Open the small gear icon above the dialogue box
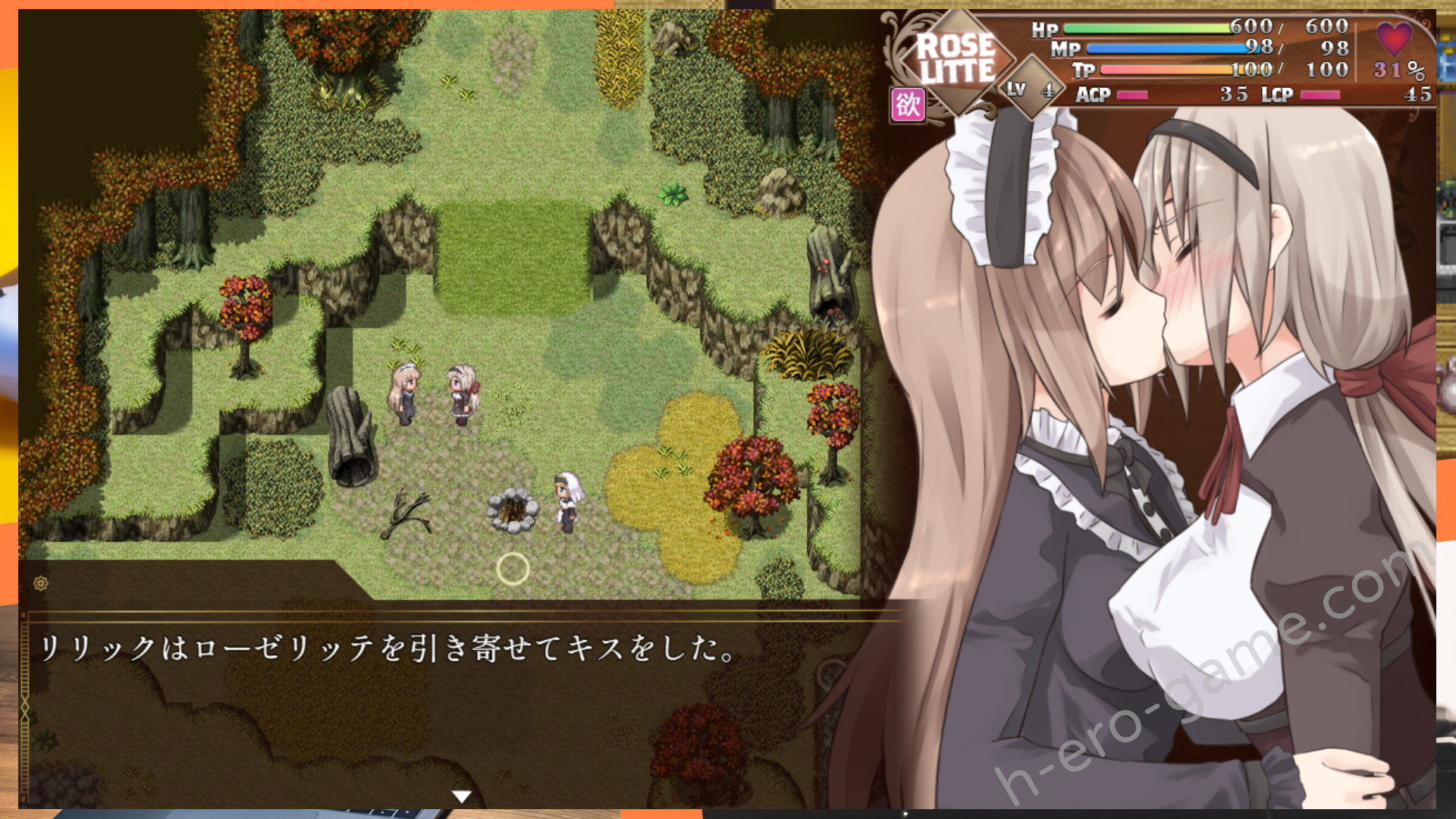The width and height of the screenshot is (1456, 819). 41,583
